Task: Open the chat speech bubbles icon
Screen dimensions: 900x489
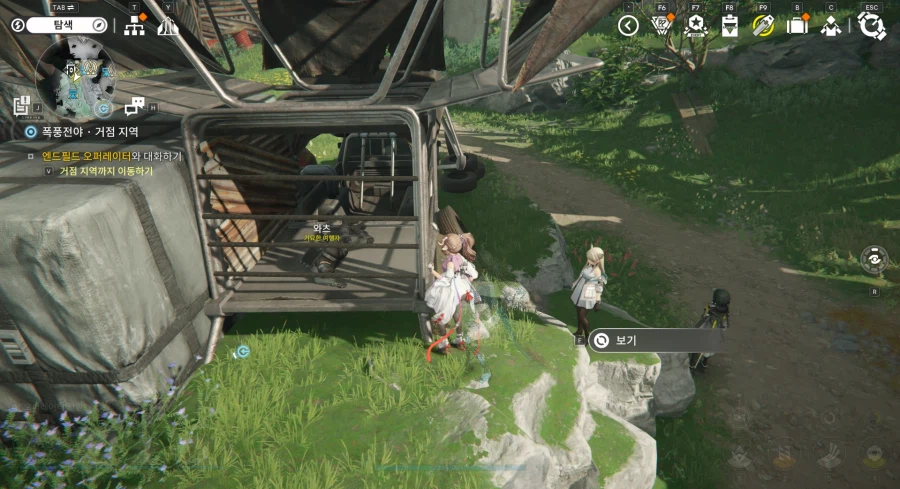Action: [x=135, y=105]
